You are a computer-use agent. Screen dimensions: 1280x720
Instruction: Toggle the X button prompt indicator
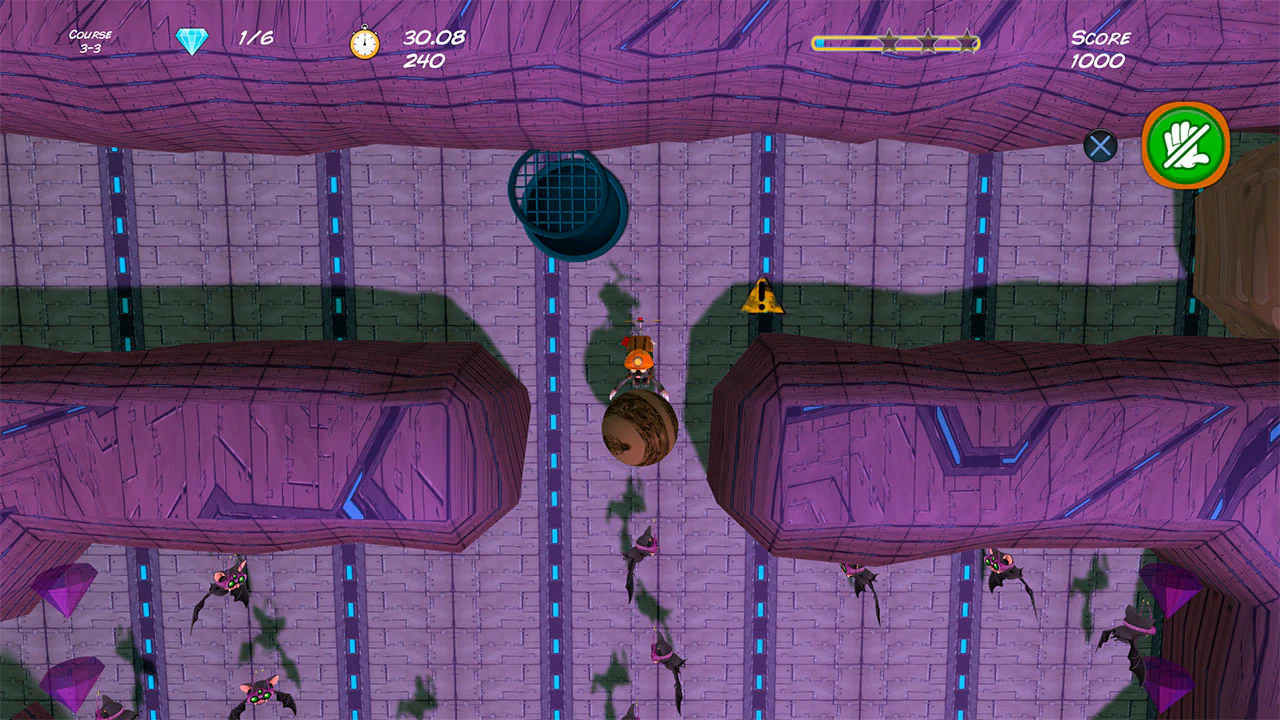(x=1100, y=145)
